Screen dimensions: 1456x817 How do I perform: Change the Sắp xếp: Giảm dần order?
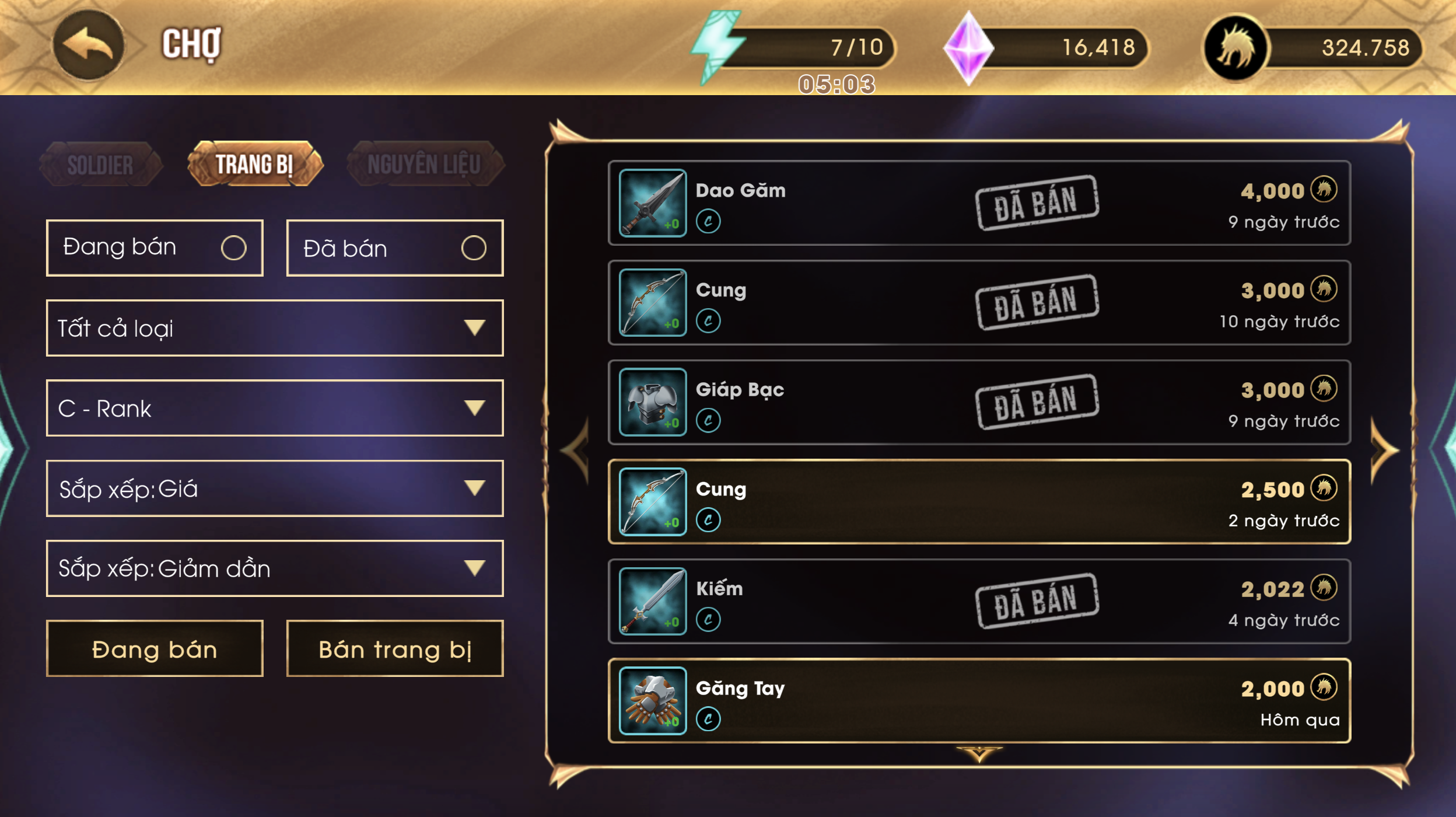tap(274, 568)
